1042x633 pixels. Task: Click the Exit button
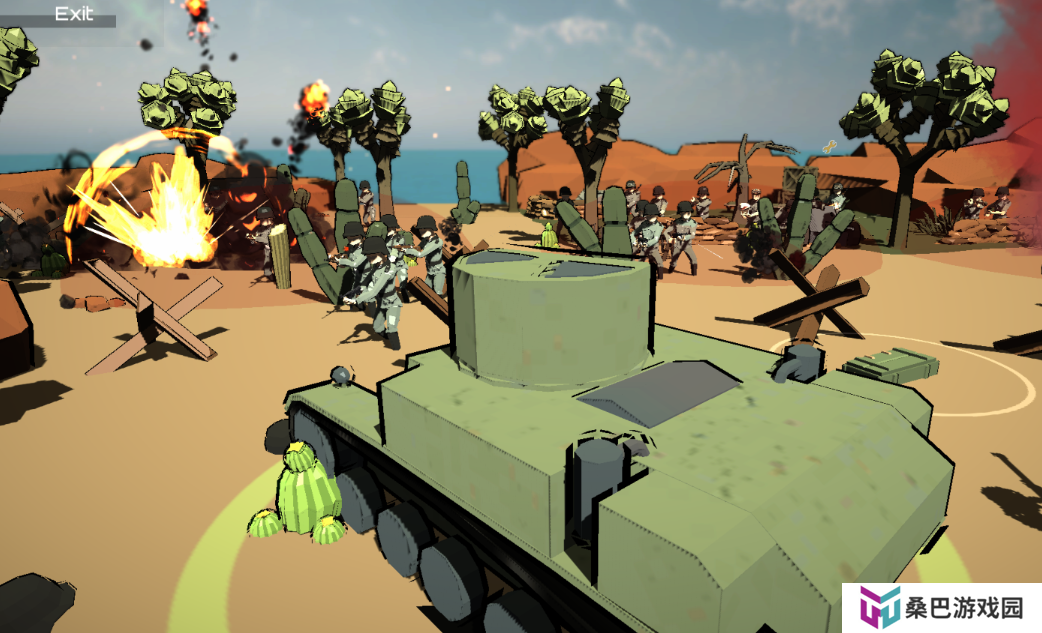(x=73, y=14)
